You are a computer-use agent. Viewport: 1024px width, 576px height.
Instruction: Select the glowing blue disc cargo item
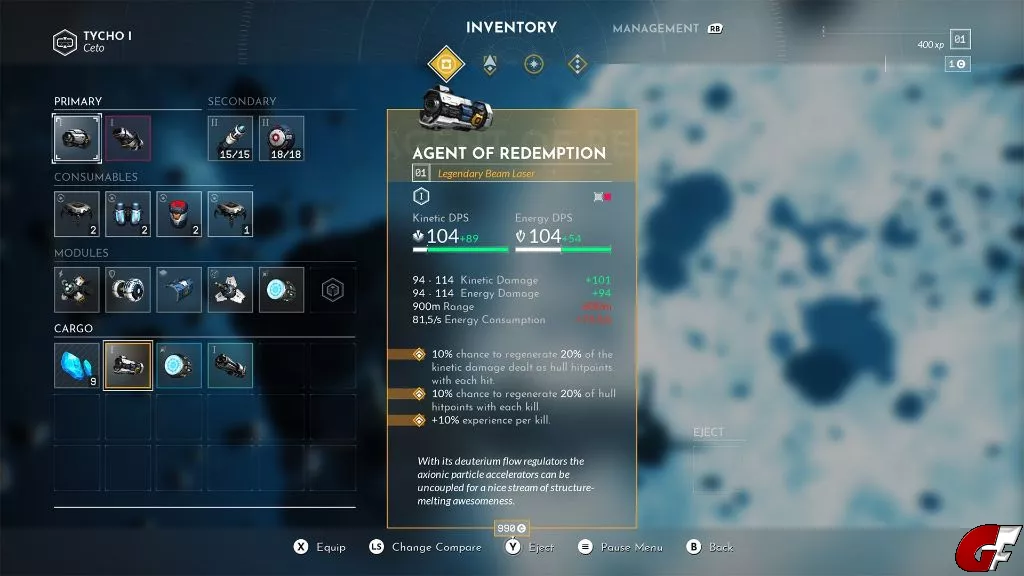click(179, 365)
